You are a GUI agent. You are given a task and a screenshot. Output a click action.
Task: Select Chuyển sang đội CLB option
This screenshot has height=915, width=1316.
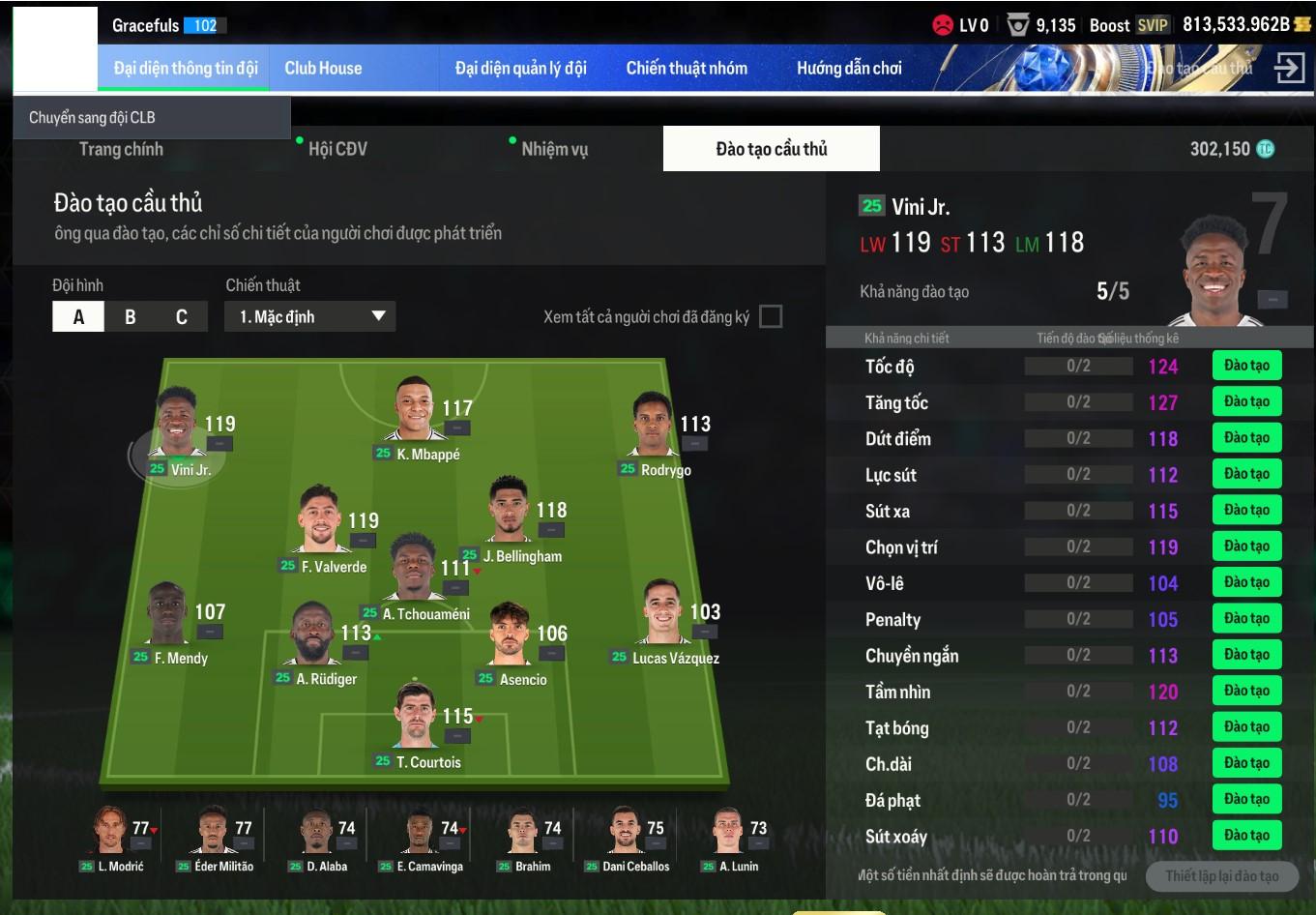(x=93, y=118)
